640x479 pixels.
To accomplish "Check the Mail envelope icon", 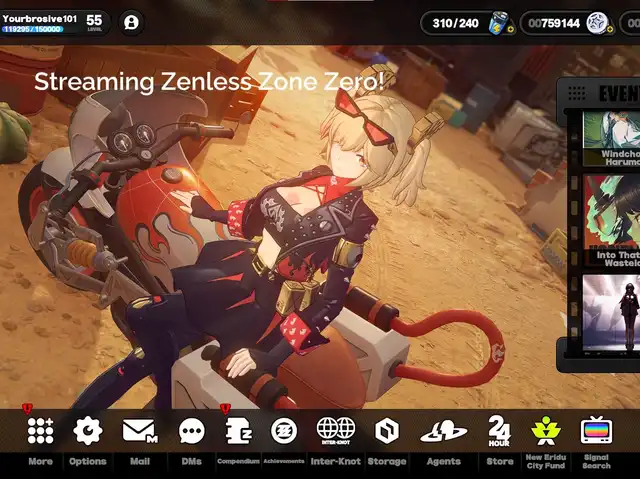I will (139, 431).
